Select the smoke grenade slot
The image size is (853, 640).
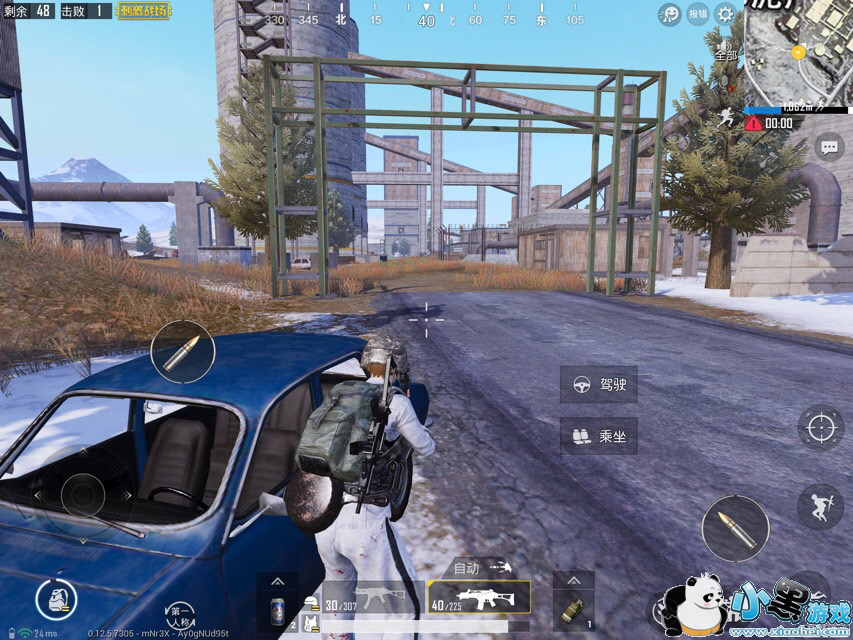pyautogui.click(x=573, y=609)
